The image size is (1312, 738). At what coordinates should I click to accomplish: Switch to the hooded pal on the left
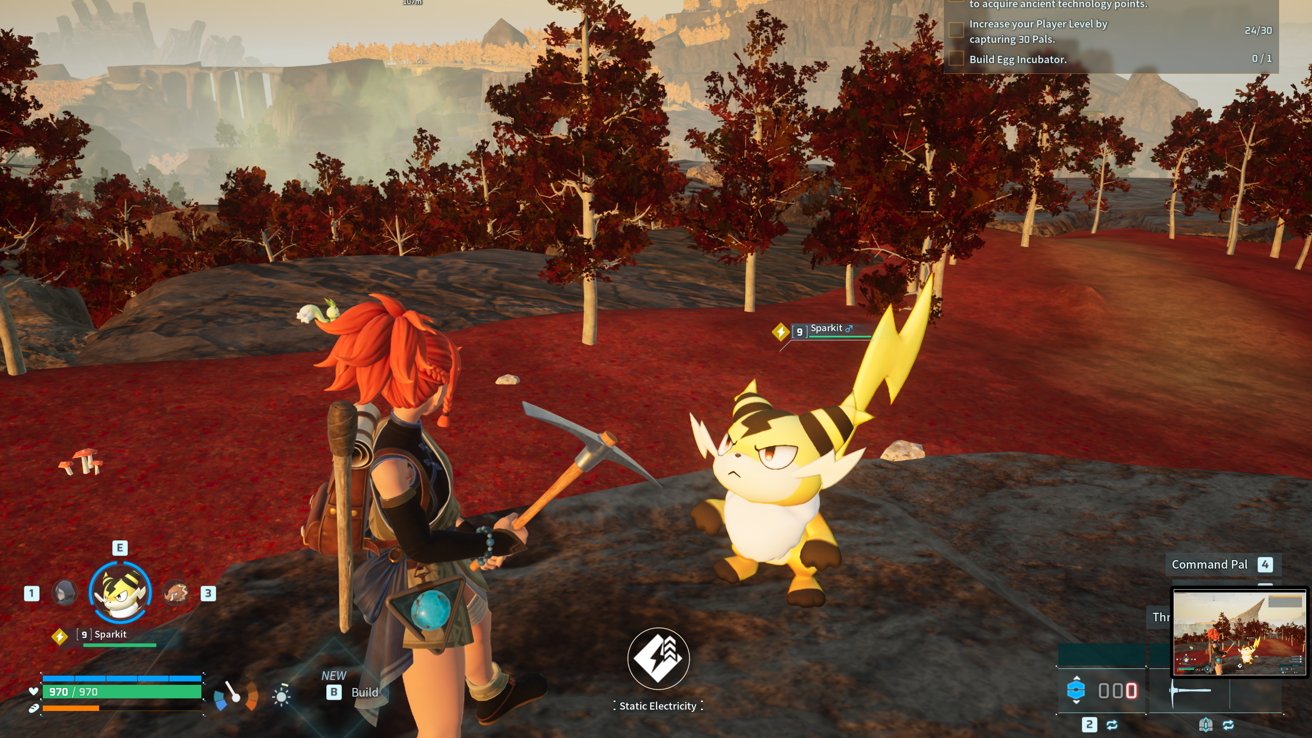64,592
